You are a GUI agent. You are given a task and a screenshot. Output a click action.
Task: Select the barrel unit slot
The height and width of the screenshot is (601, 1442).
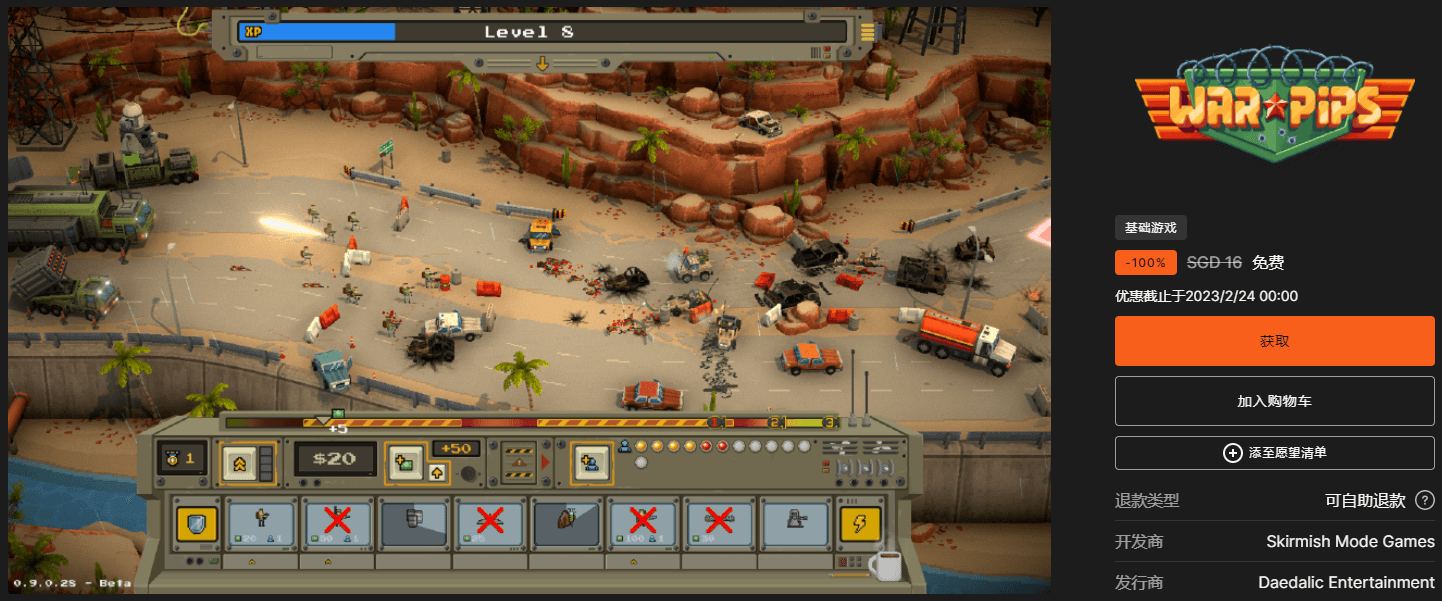pos(415,523)
